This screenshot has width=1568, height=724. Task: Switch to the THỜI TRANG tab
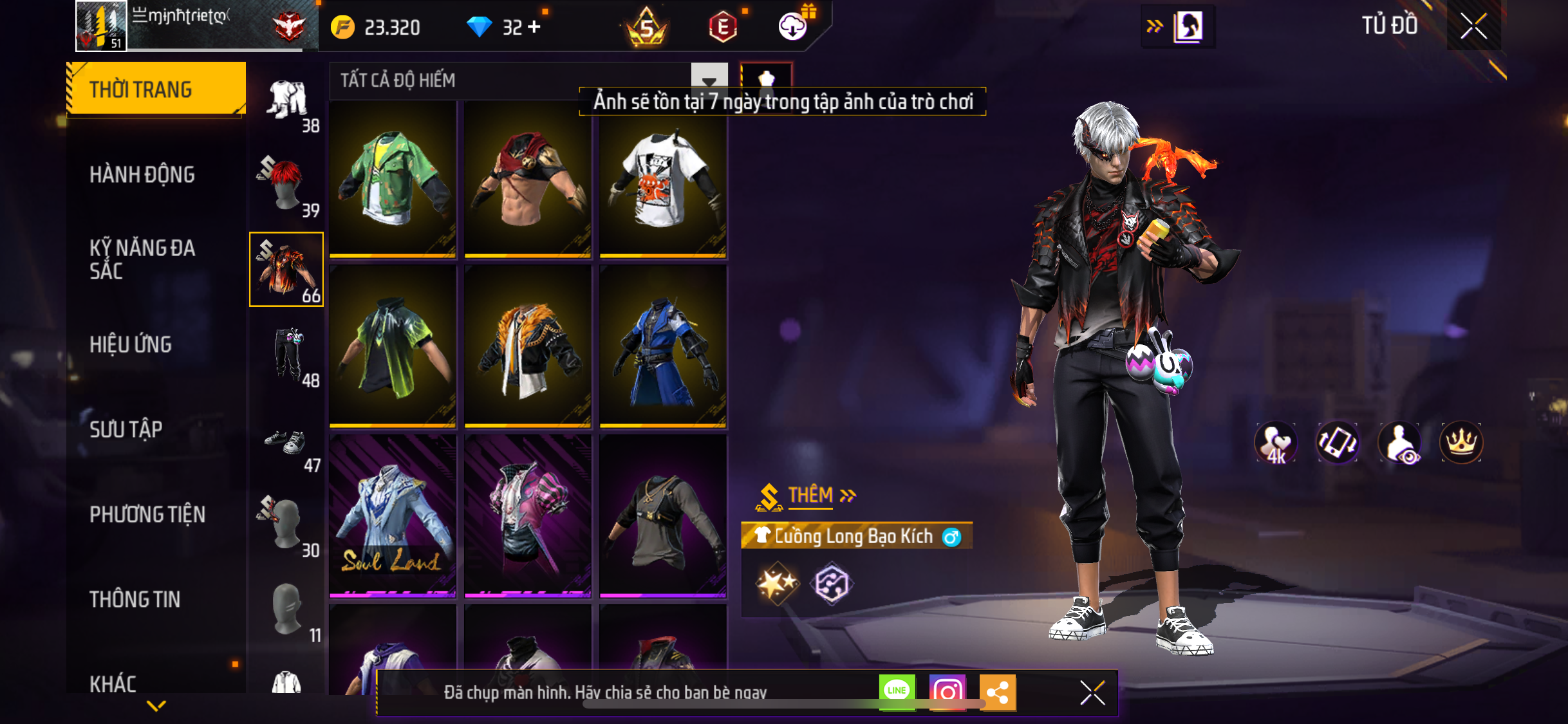pos(156,89)
